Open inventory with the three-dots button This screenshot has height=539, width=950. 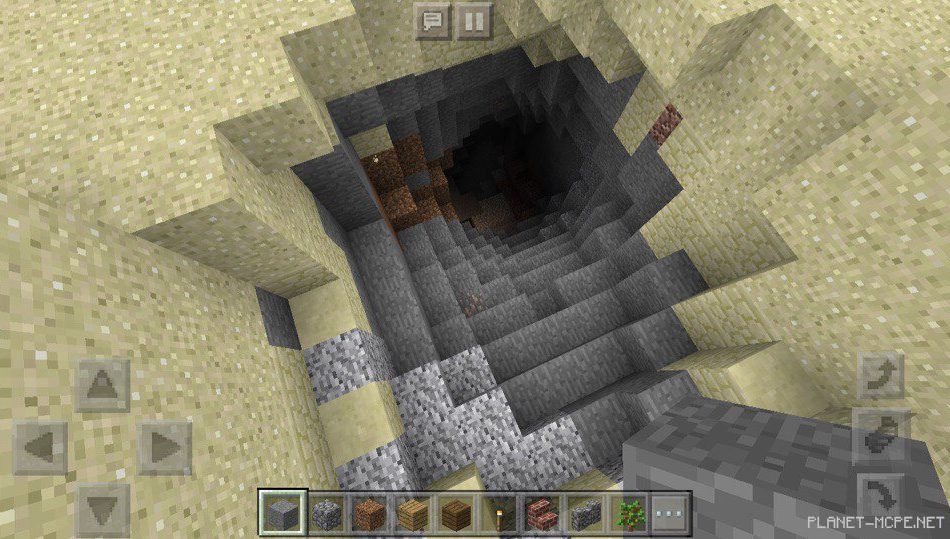[667, 514]
